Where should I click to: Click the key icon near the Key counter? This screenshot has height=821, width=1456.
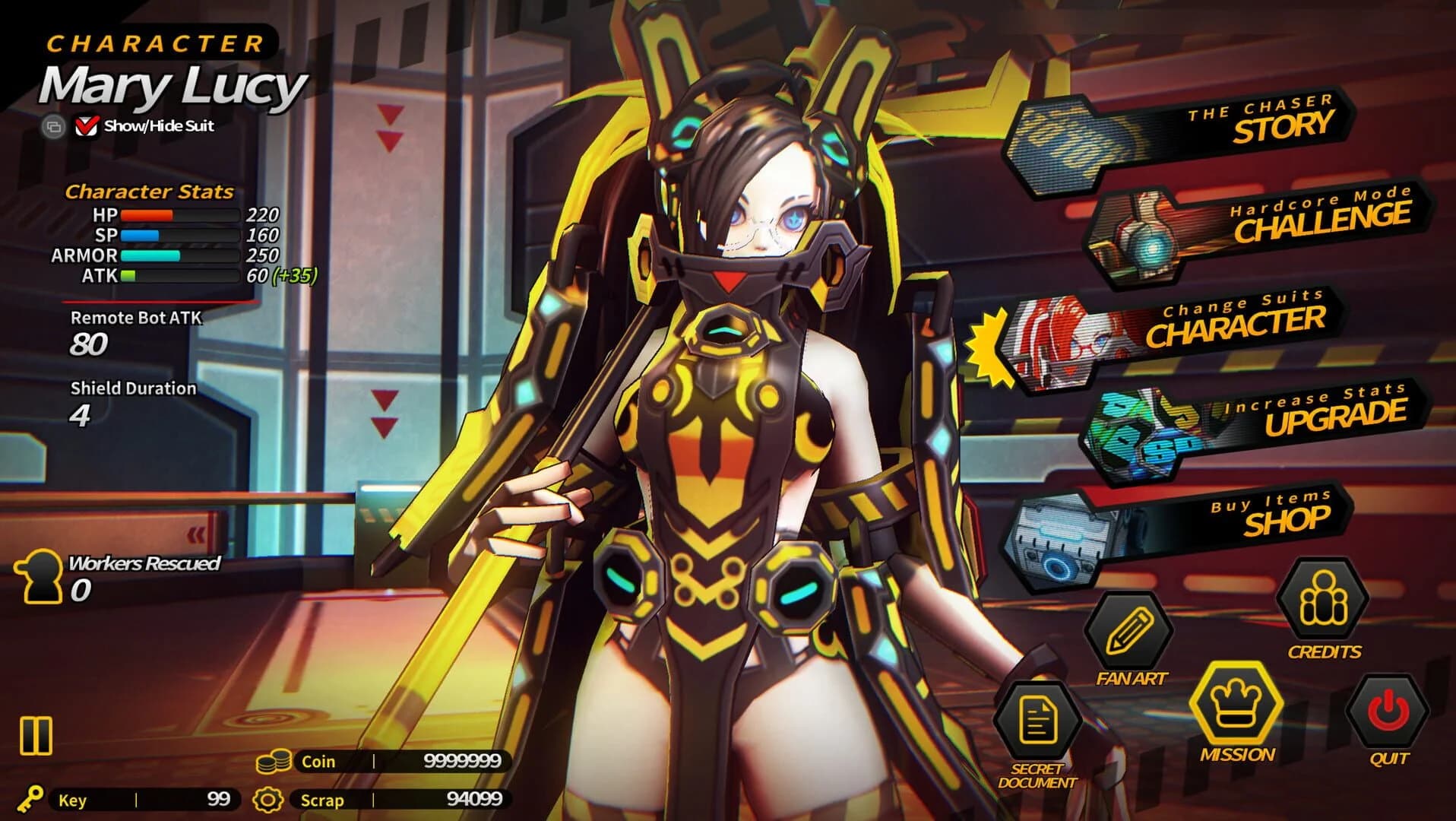pyautogui.click(x=32, y=799)
